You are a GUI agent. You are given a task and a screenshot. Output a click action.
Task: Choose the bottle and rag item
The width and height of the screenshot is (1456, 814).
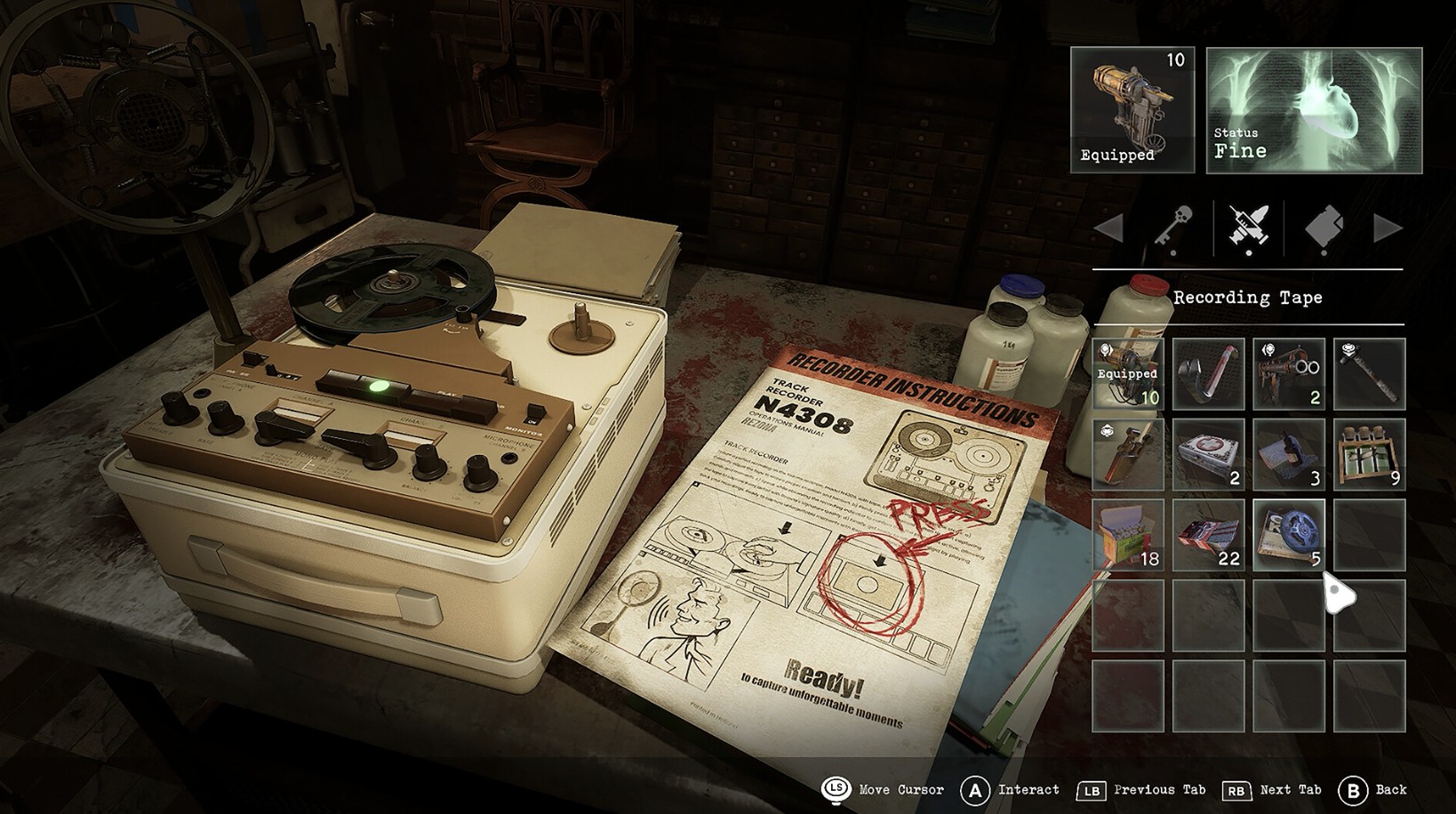click(1288, 454)
